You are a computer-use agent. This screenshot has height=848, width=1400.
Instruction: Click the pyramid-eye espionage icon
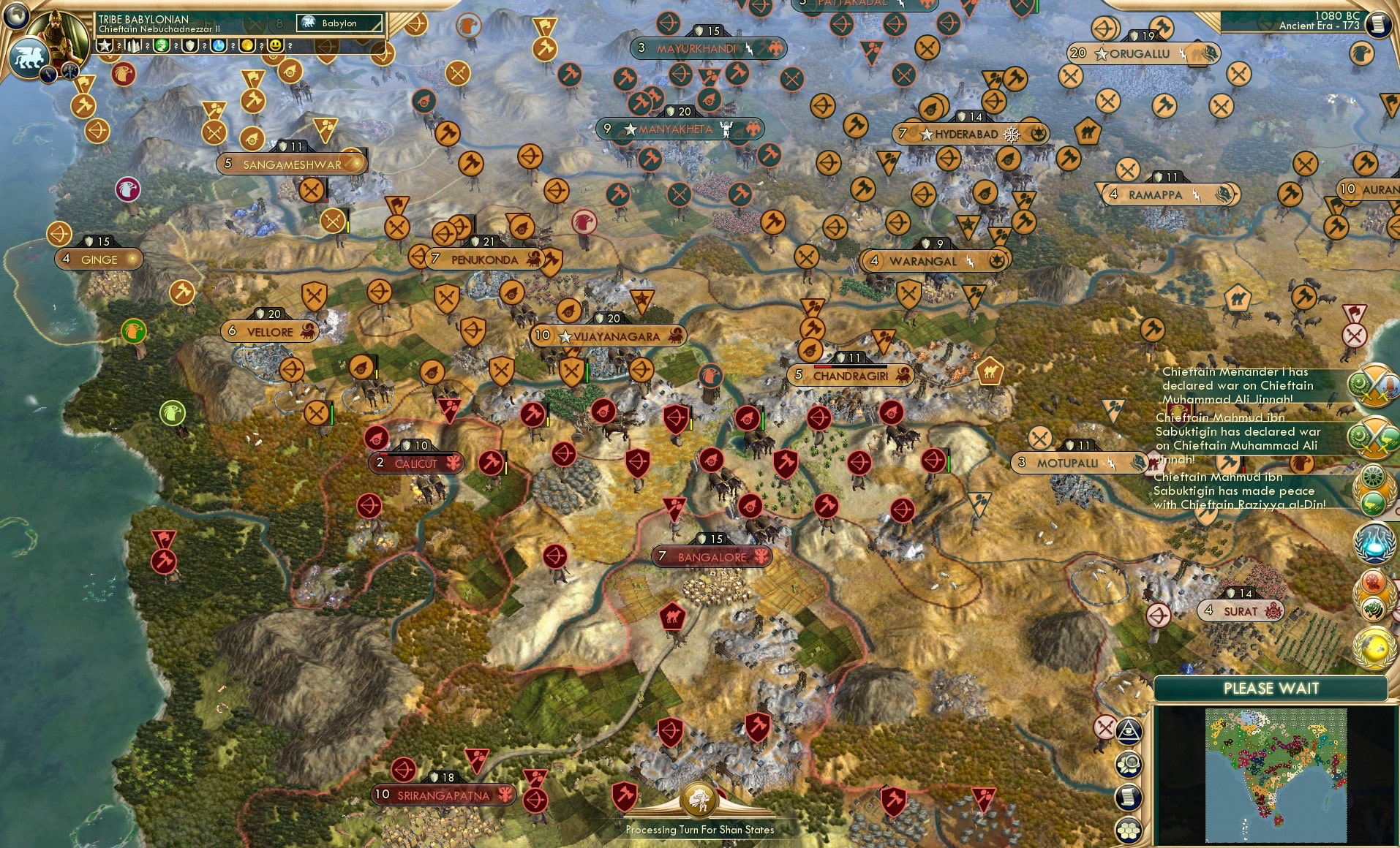pyautogui.click(x=1129, y=730)
